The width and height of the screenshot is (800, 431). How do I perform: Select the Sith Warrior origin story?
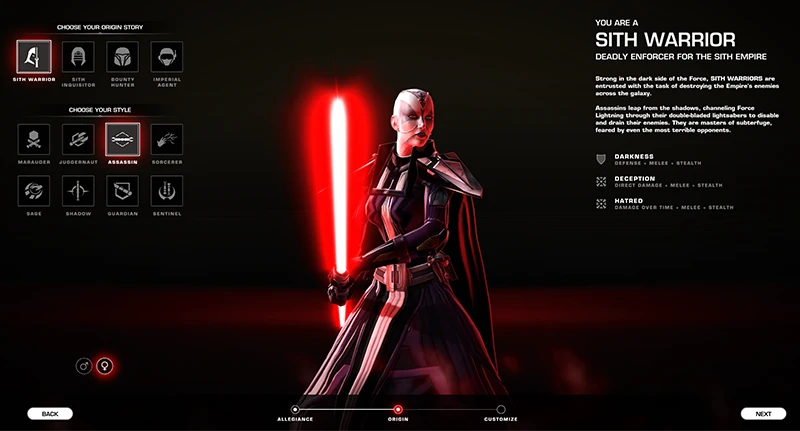point(34,56)
